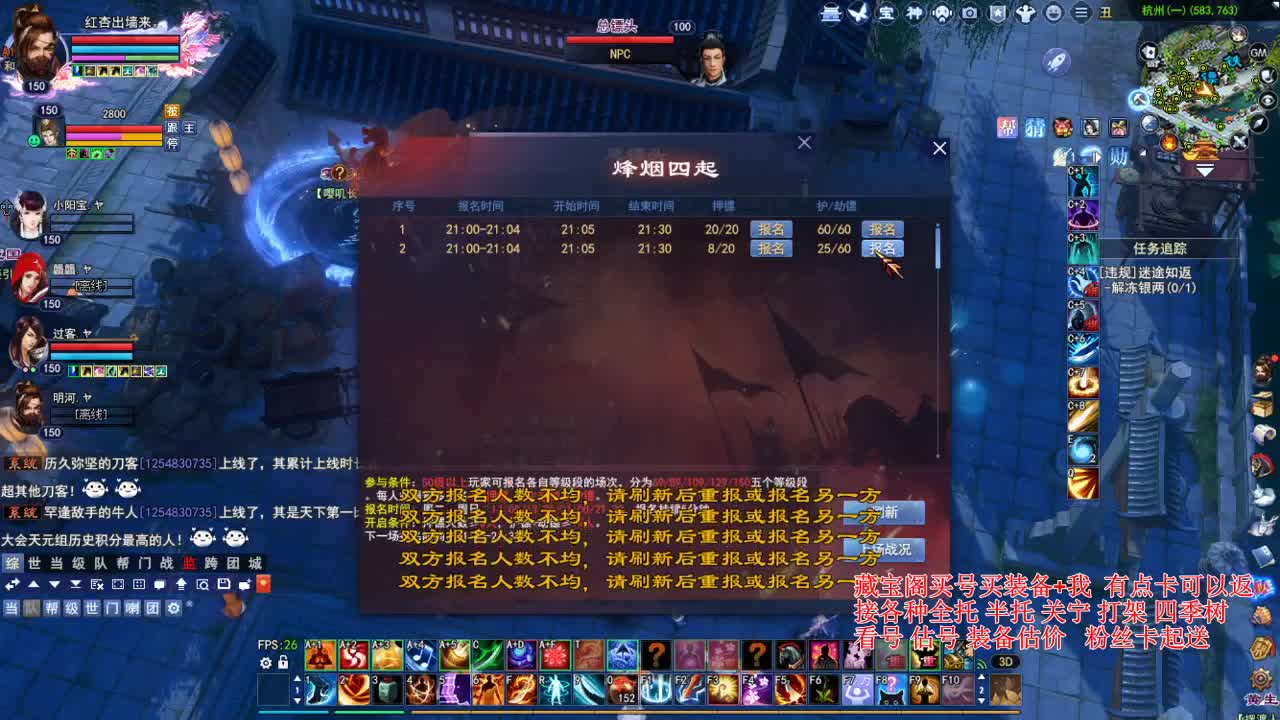Expand the 任务追踪 quest tracker panel
This screenshot has width=1280, height=720.
point(1161,248)
